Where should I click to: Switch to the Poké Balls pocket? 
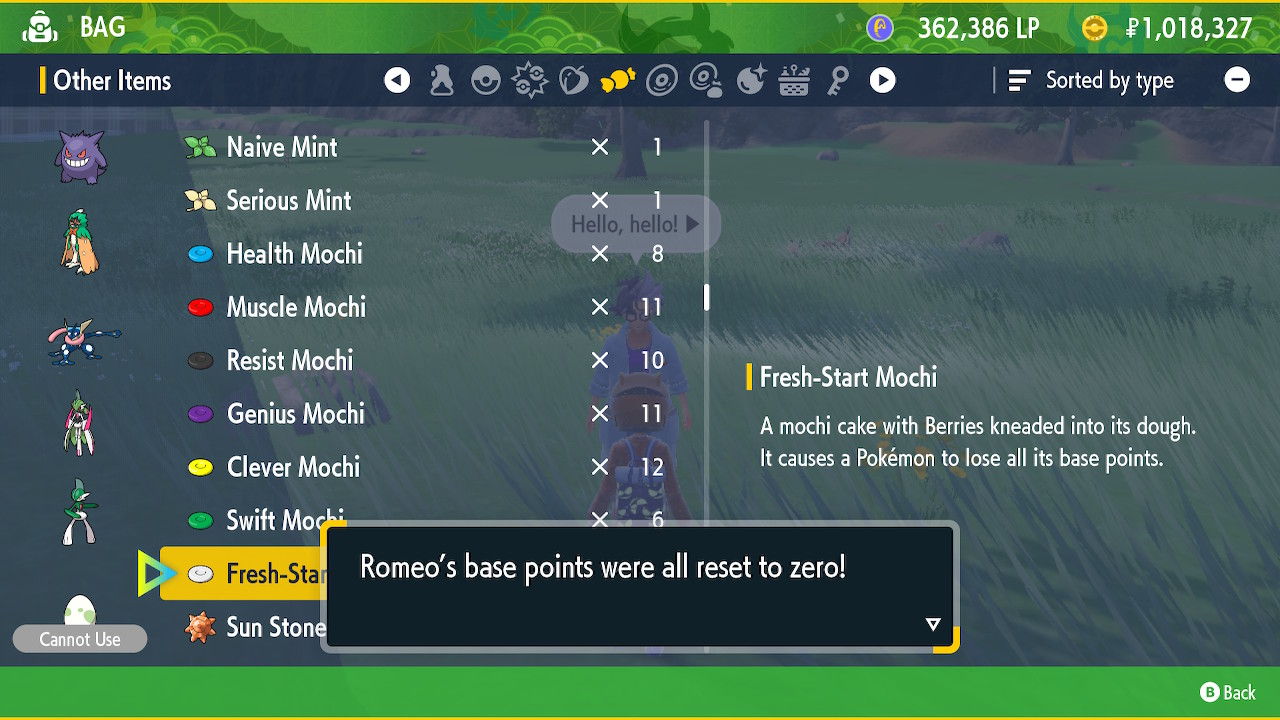[x=486, y=80]
